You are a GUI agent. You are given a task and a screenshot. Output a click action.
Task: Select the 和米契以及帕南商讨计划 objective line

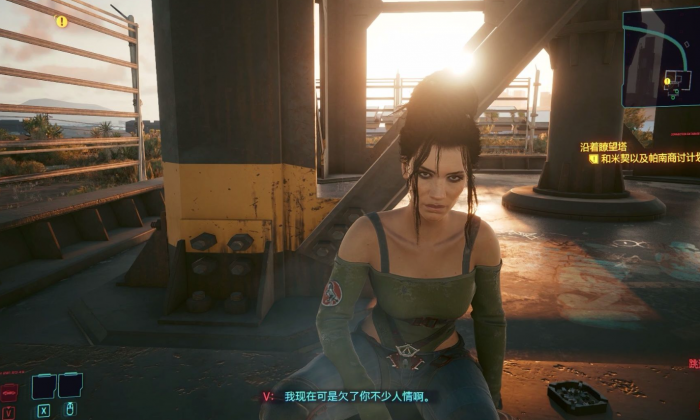[x=649, y=158]
